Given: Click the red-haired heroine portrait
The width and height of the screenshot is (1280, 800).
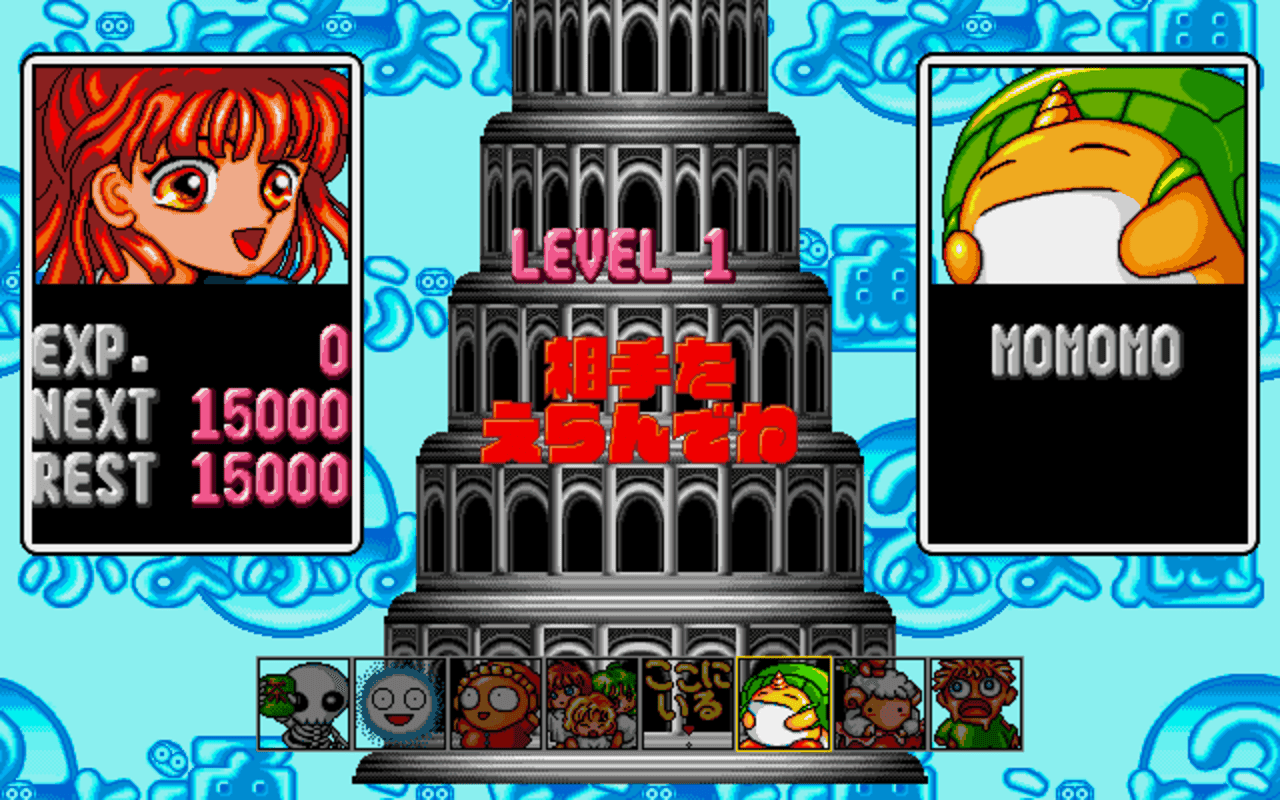Looking at the screenshot, I should (x=190, y=175).
